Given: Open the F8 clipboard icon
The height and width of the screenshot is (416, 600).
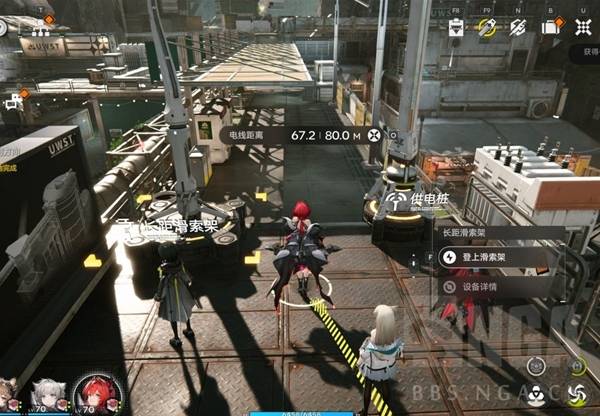Looking at the screenshot, I should pyautogui.click(x=456, y=29).
